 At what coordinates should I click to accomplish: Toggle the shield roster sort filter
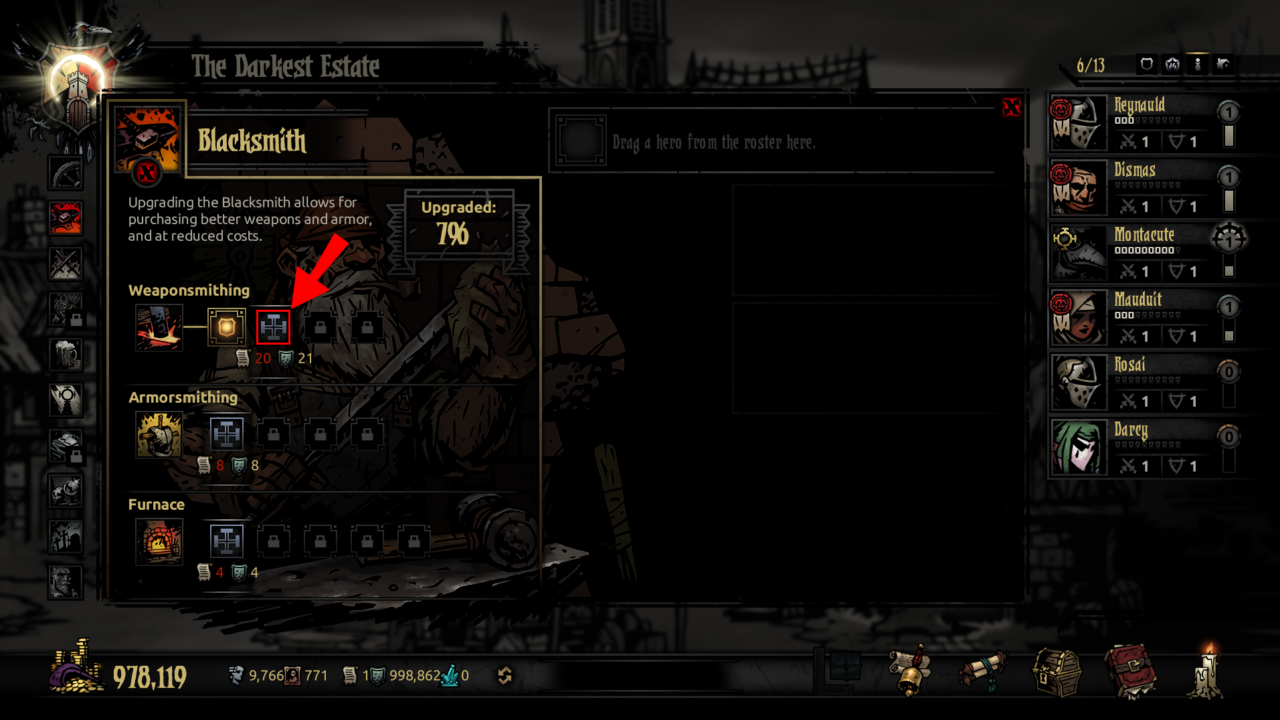[x=1147, y=64]
